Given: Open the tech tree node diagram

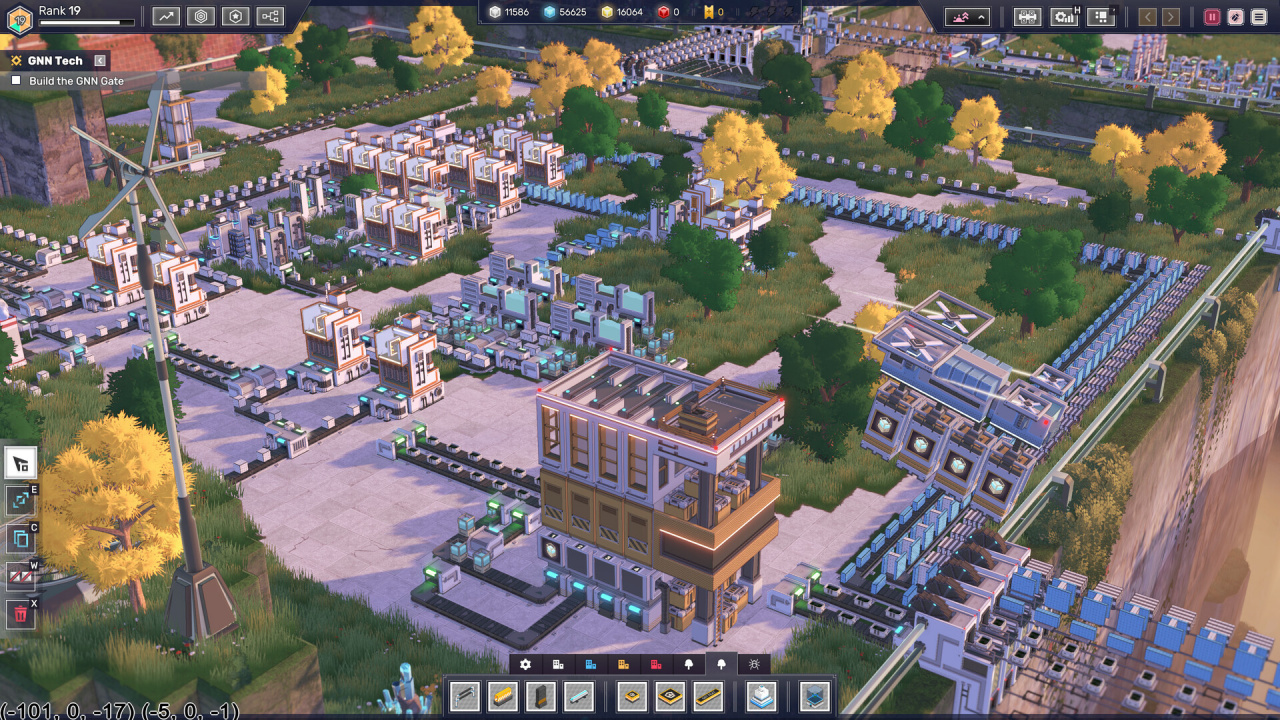Looking at the screenshot, I should pyautogui.click(x=270, y=16).
